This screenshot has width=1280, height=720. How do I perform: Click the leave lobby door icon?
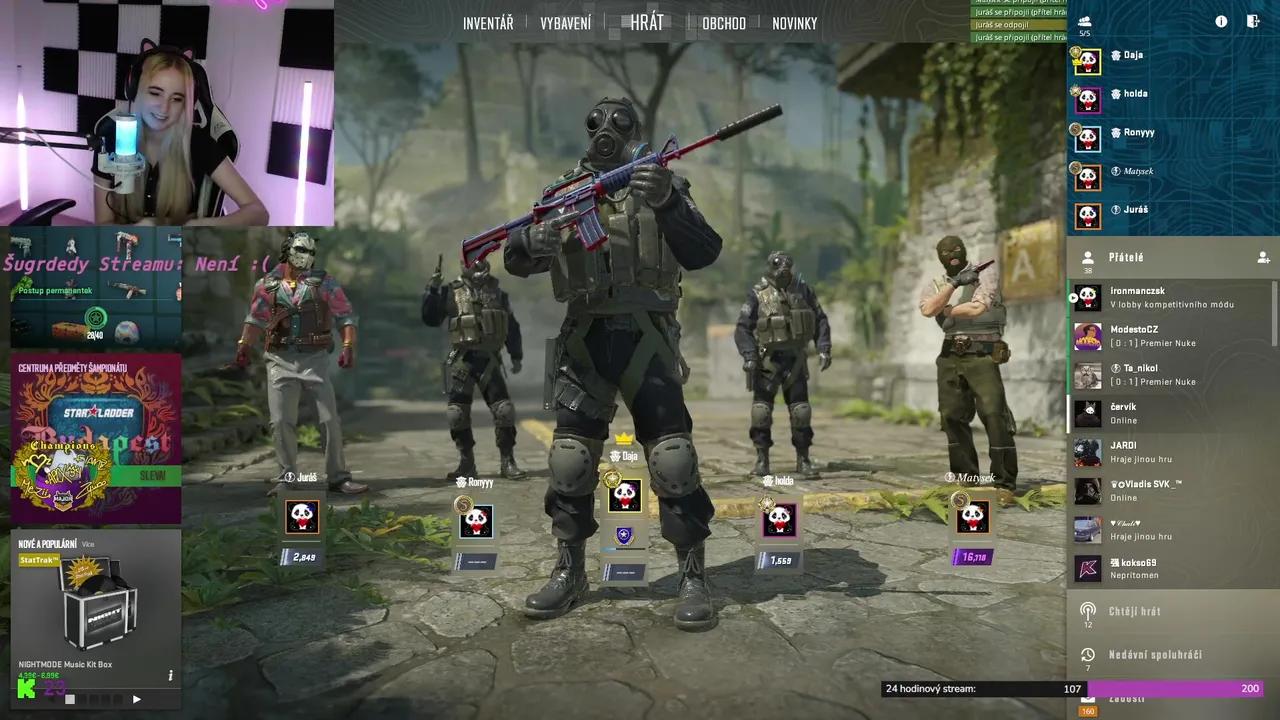(1254, 21)
